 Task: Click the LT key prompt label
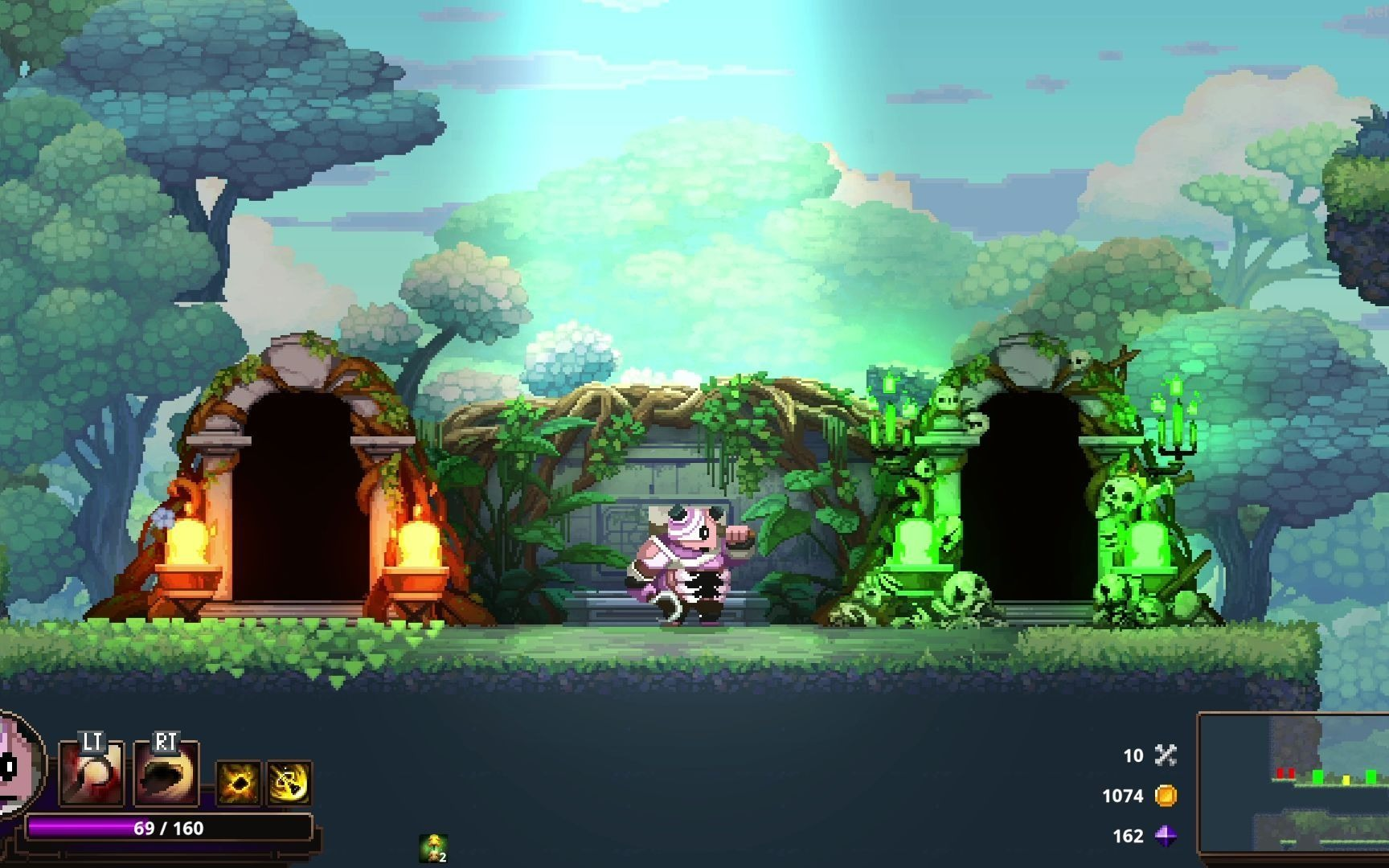[91, 743]
